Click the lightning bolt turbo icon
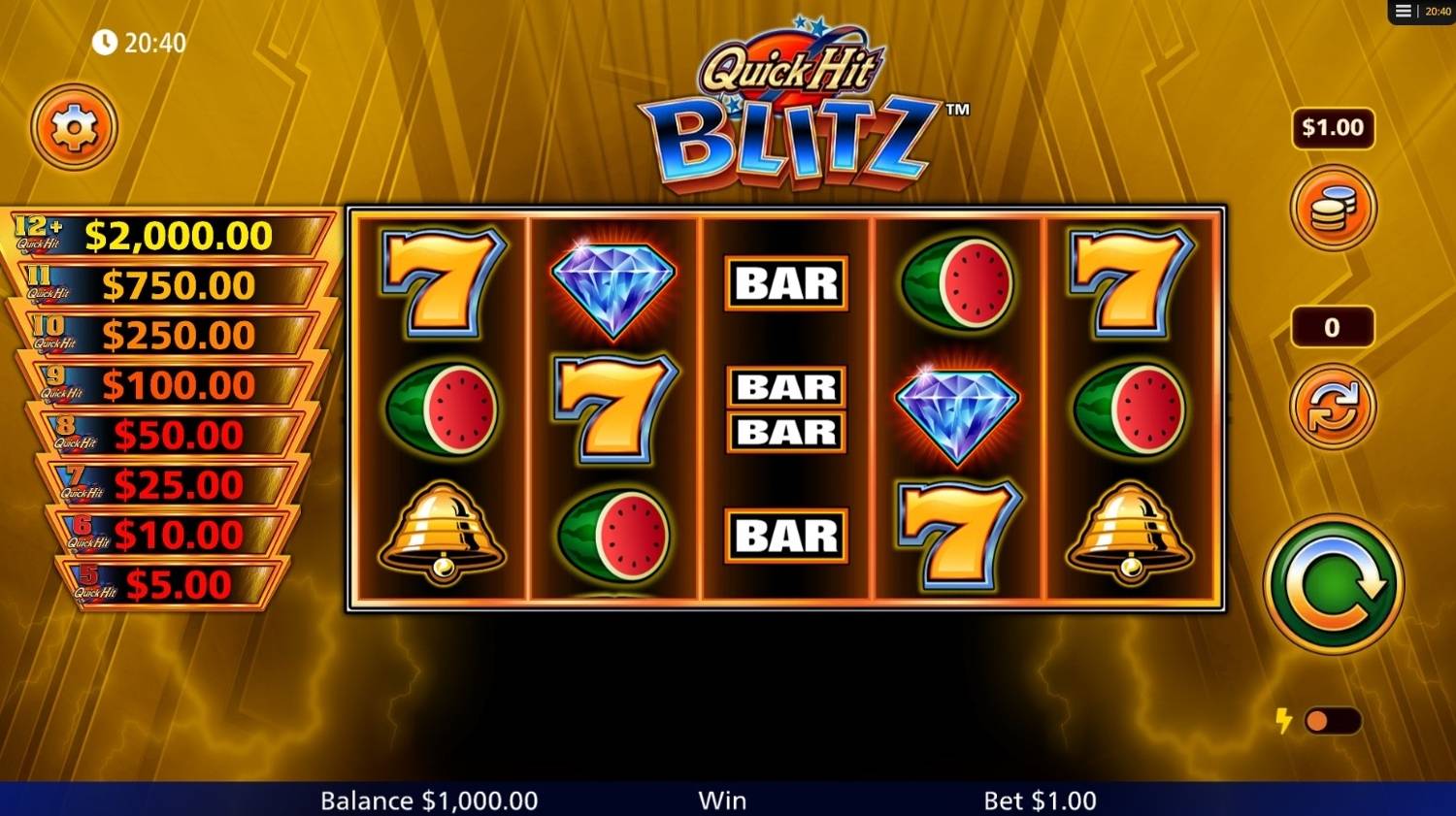Image resolution: width=1456 pixels, height=816 pixels. 1281,720
